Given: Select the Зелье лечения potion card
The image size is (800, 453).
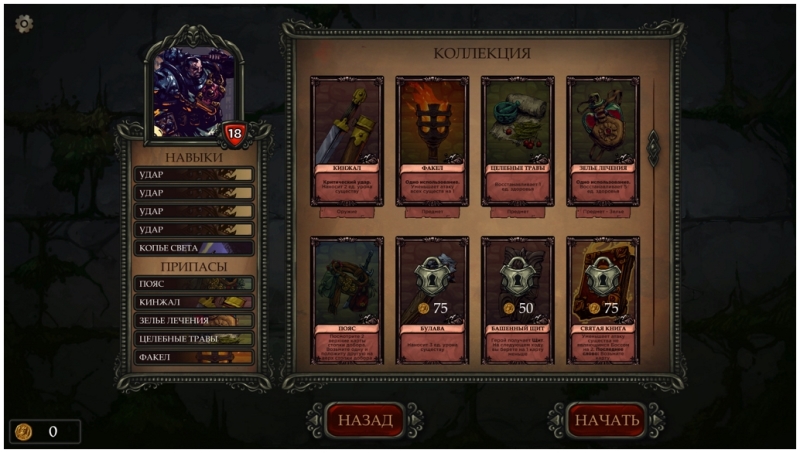Looking at the screenshot, I should 602,141.
